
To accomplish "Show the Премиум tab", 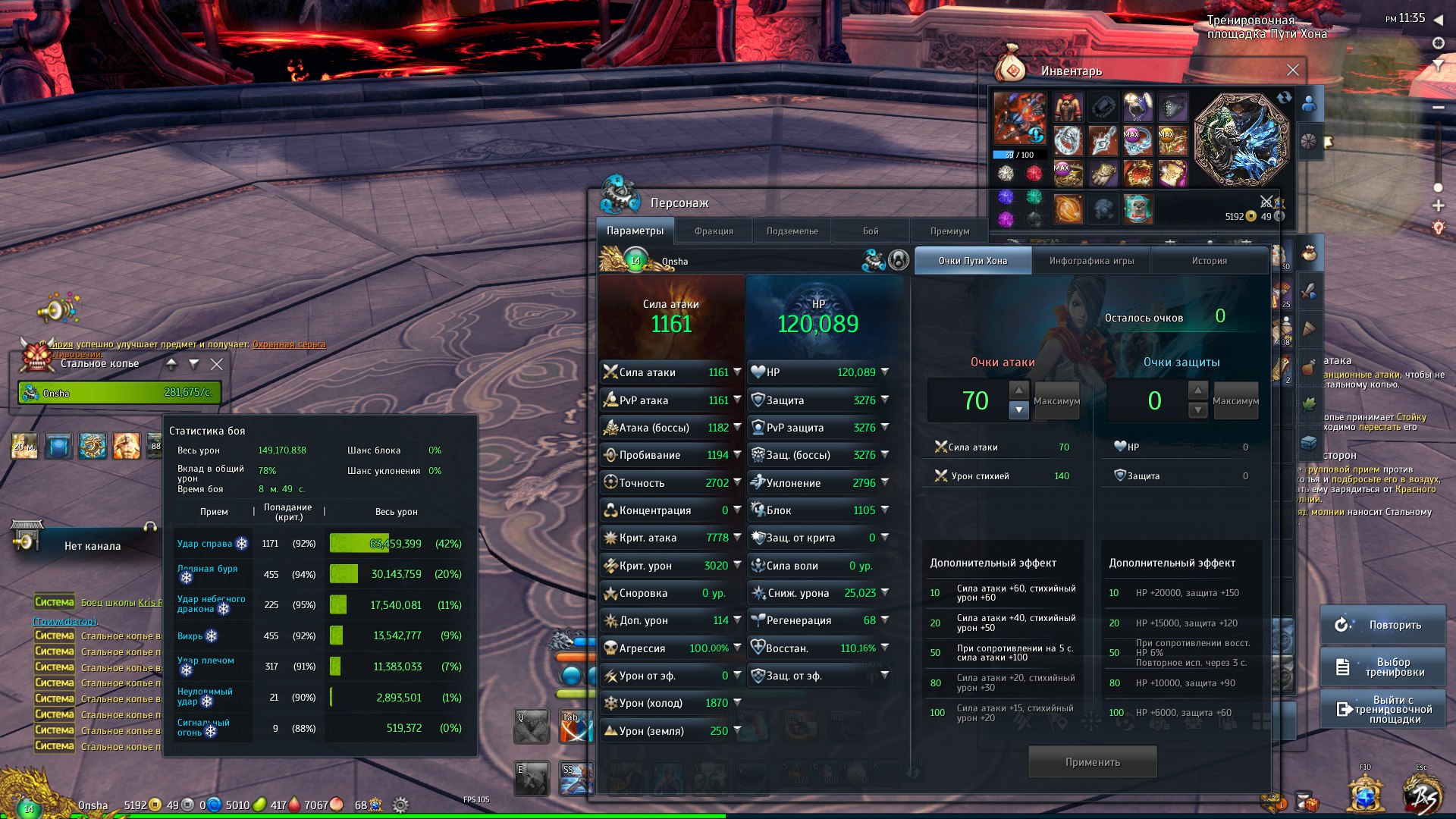I will pyautogui.click(x=949, y=231).
